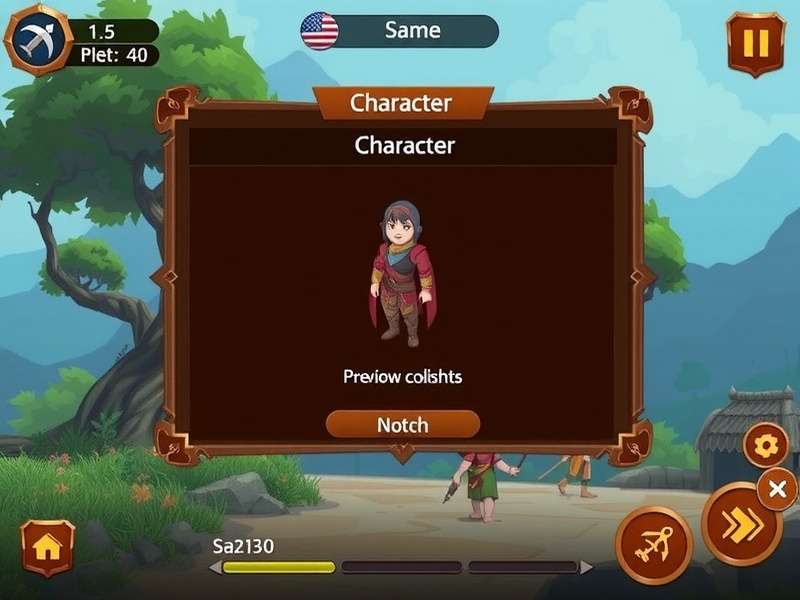
Task: Click the Notch button
Action: tap(403, 425)
